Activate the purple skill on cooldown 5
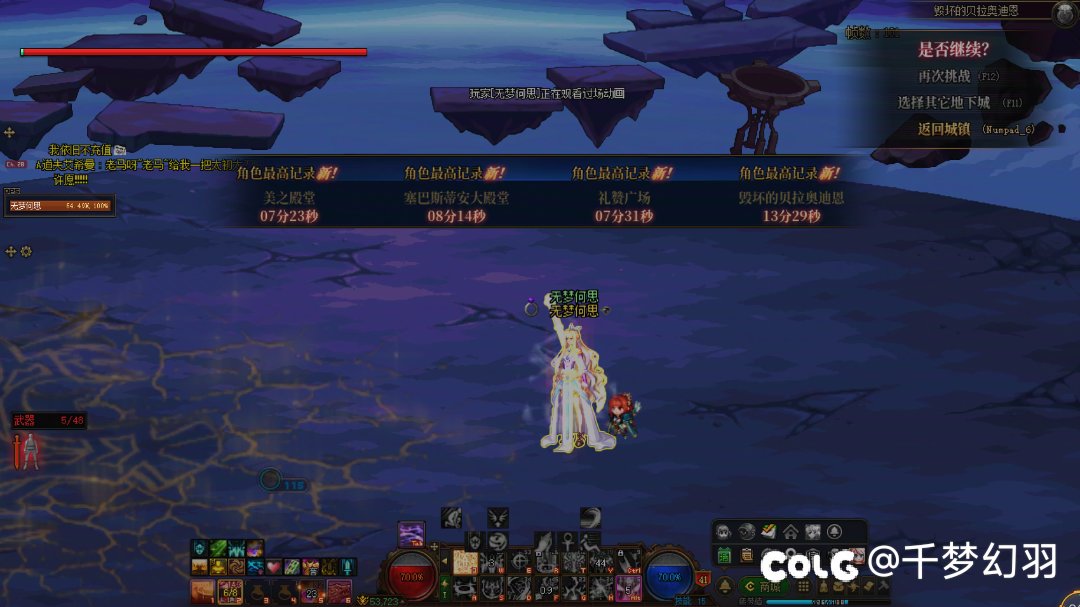The width and height of the screenshot is (1080, 607). click(628, 587)
